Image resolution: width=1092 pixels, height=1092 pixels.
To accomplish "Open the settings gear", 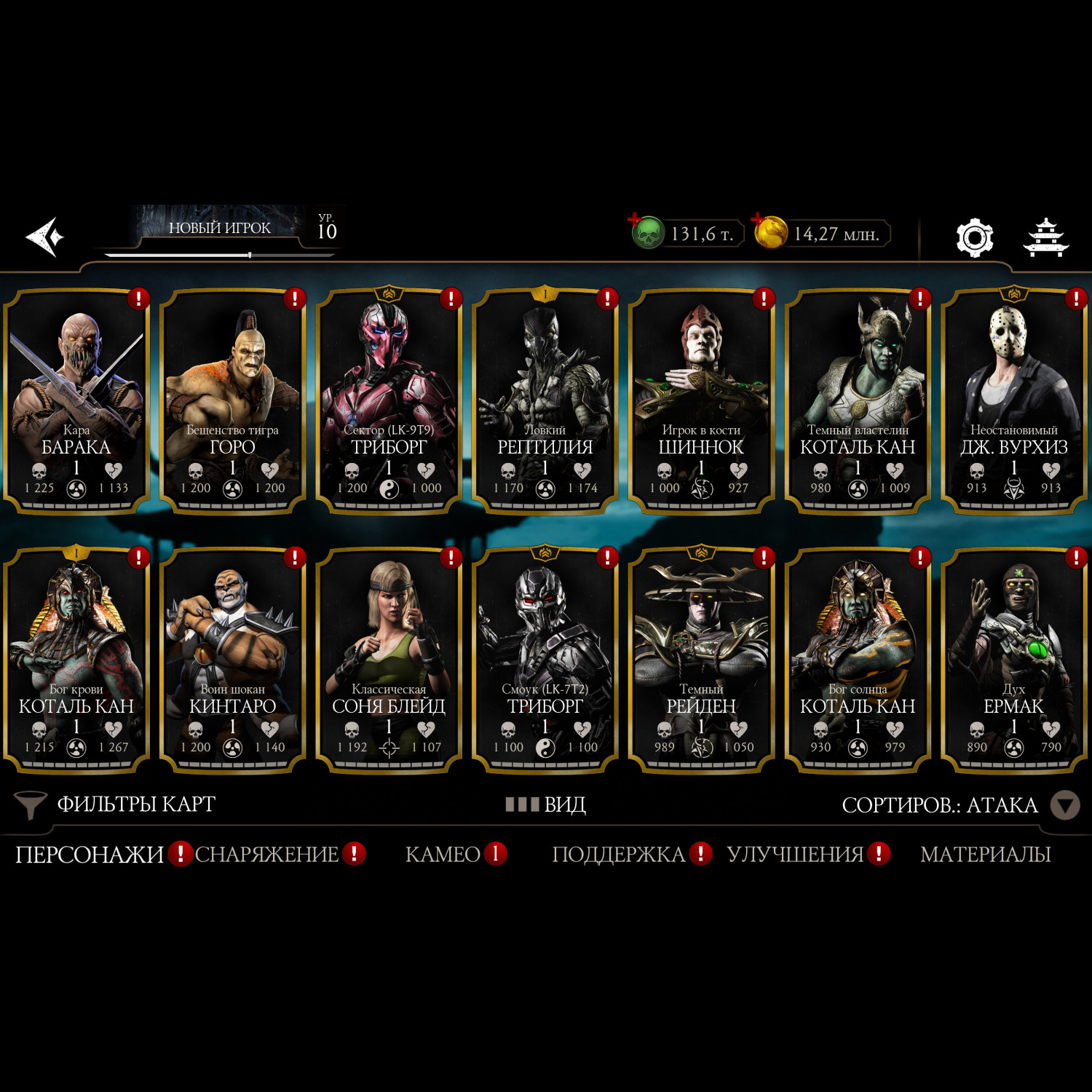I will point(974,237).
